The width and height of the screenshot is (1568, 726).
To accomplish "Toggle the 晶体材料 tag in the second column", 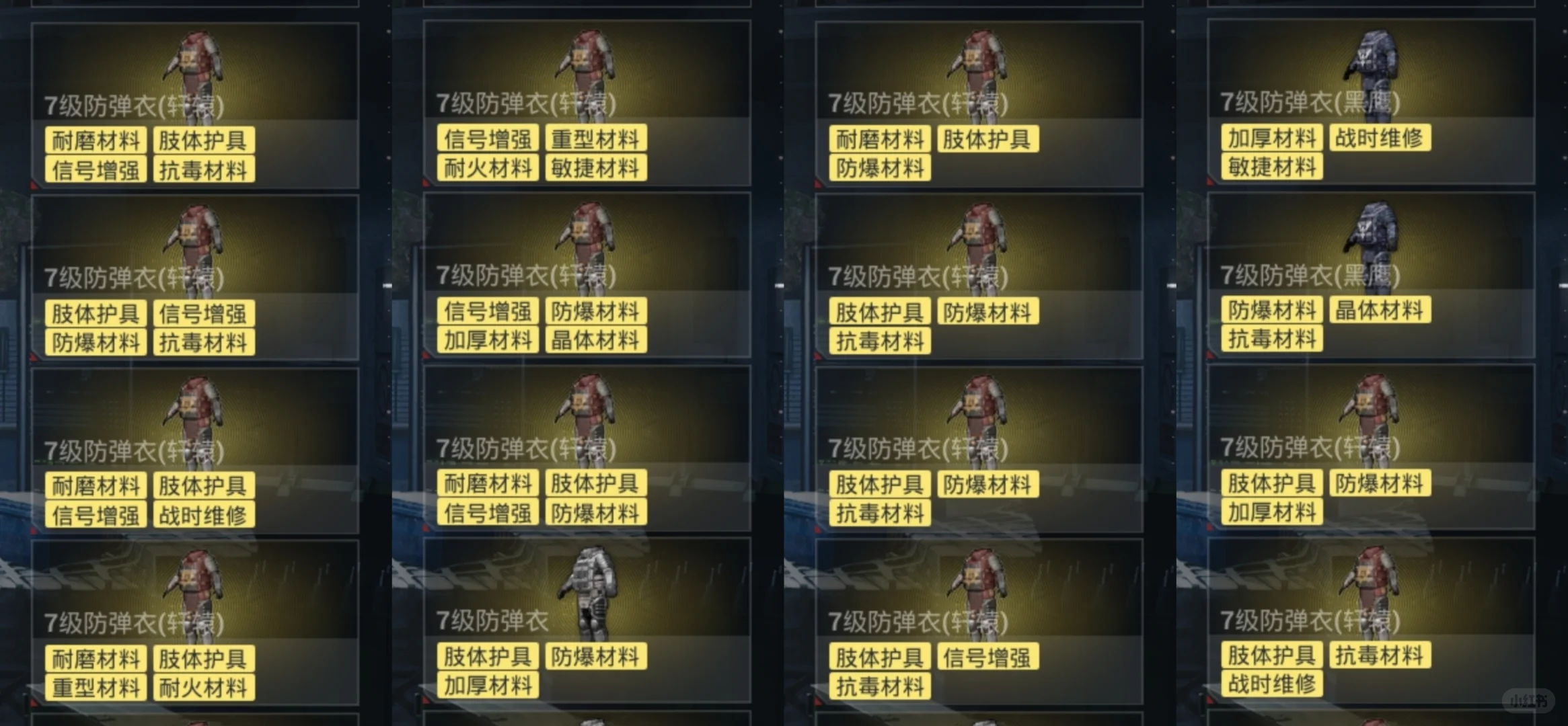I will 596,339.
